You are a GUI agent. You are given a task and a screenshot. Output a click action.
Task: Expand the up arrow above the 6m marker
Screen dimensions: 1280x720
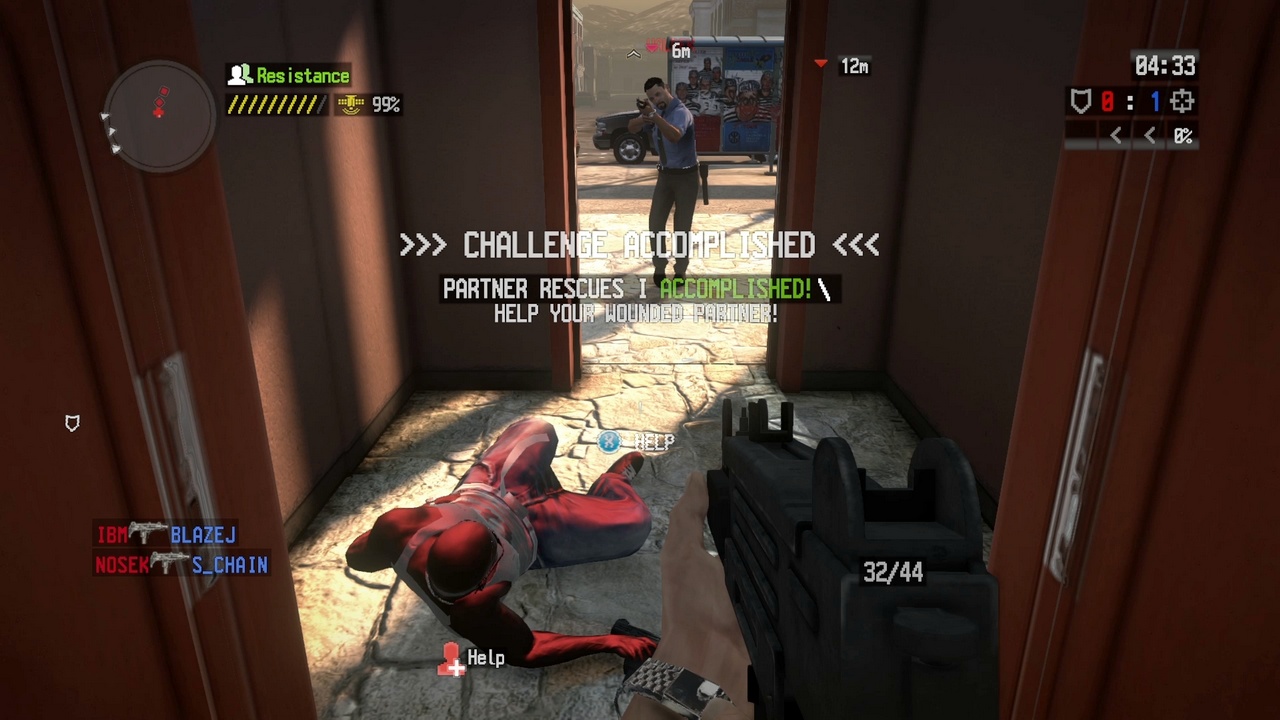click(633, 53)
